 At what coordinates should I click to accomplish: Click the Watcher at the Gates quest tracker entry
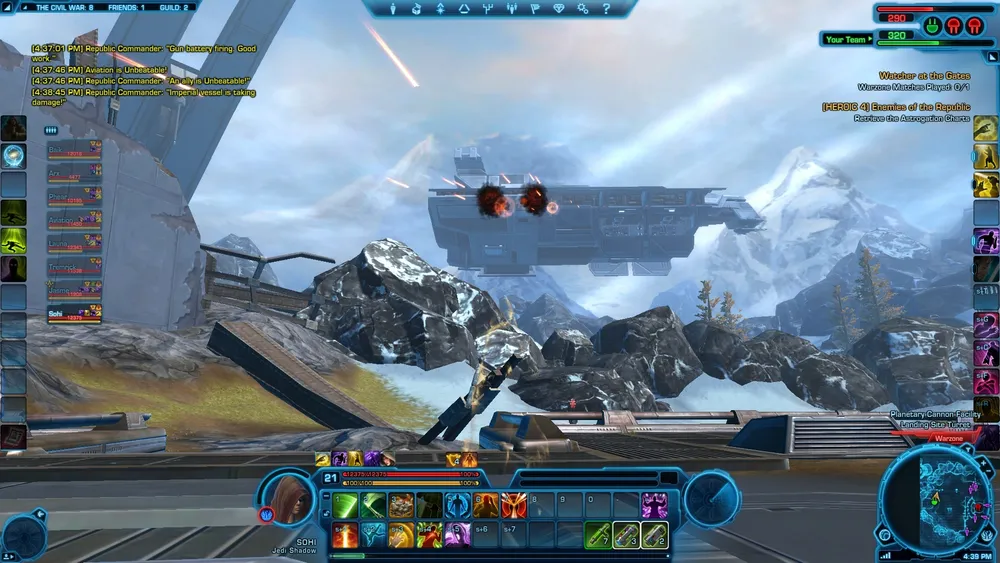click(x=923, y=76)
